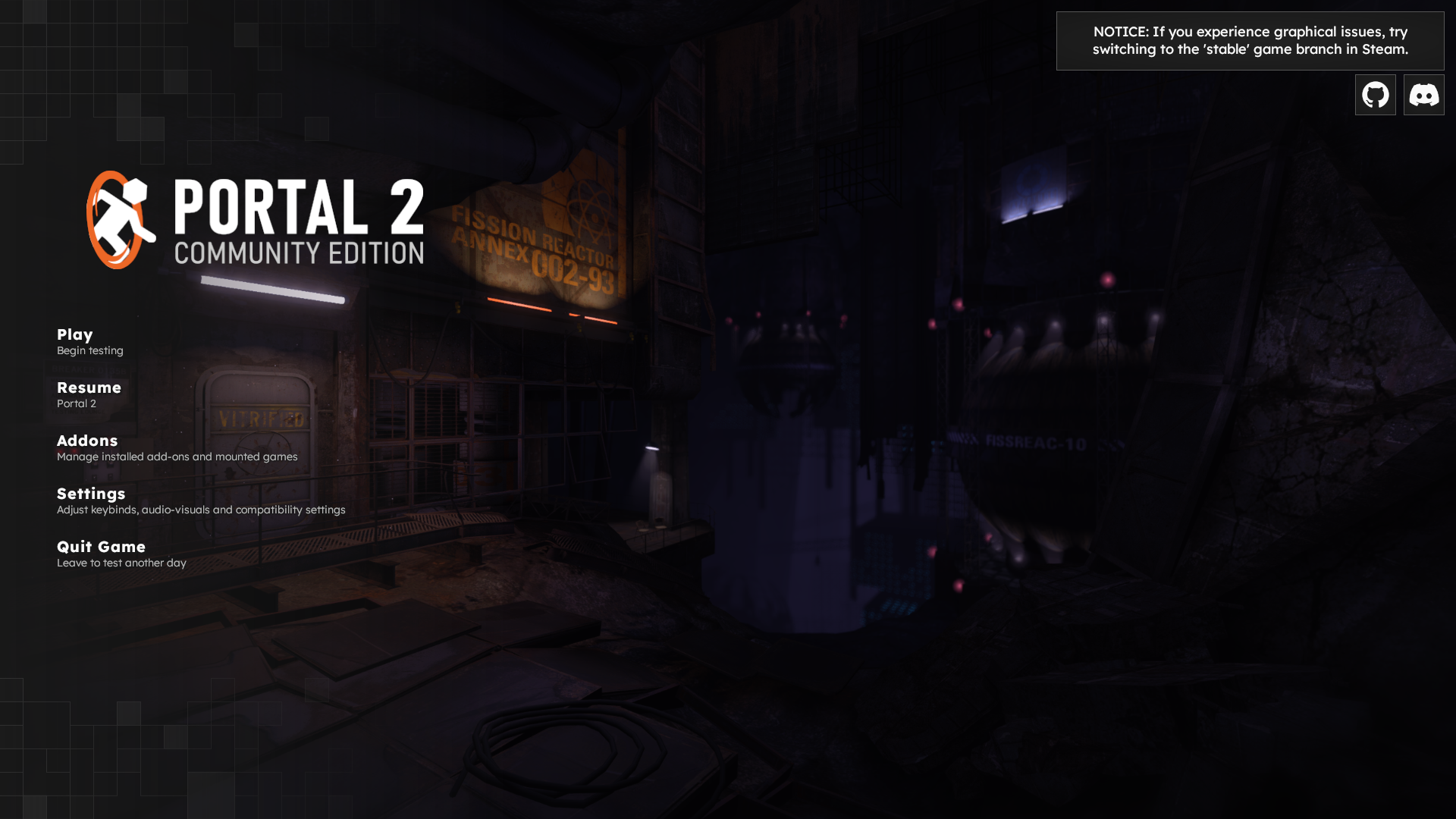Select the orange portal emblem in the logo

point(114,220)
